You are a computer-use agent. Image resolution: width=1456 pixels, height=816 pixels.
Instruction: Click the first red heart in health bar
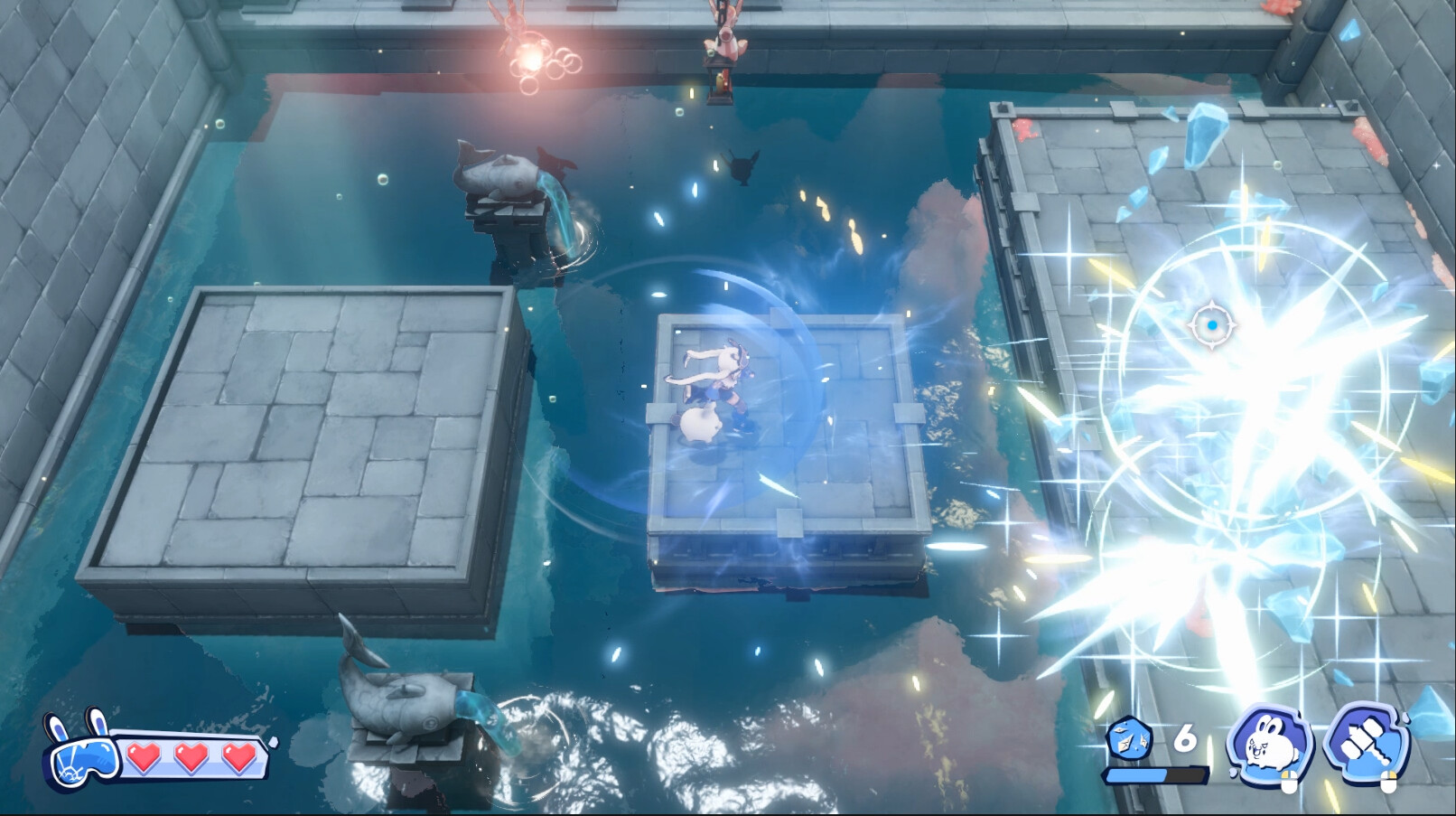point(145,759)
